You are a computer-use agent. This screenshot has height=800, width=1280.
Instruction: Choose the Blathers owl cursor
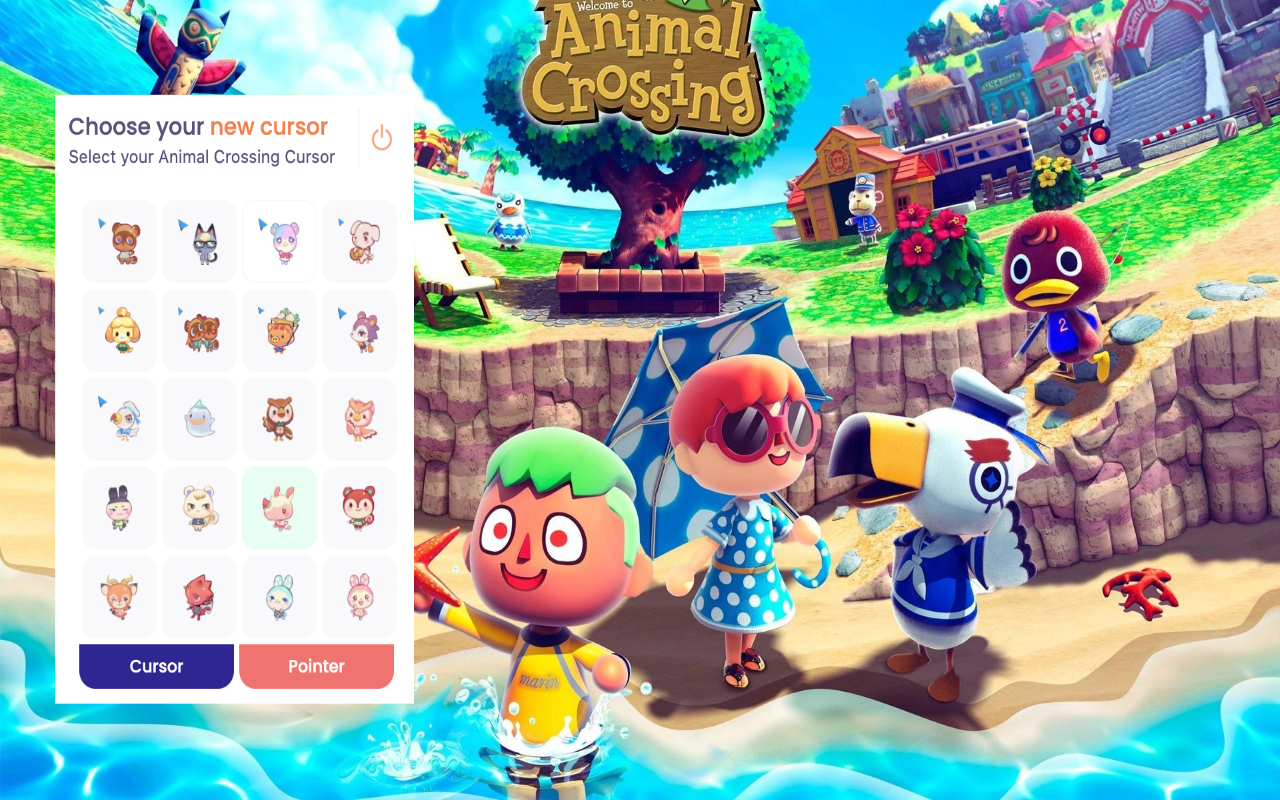[279, 418]
